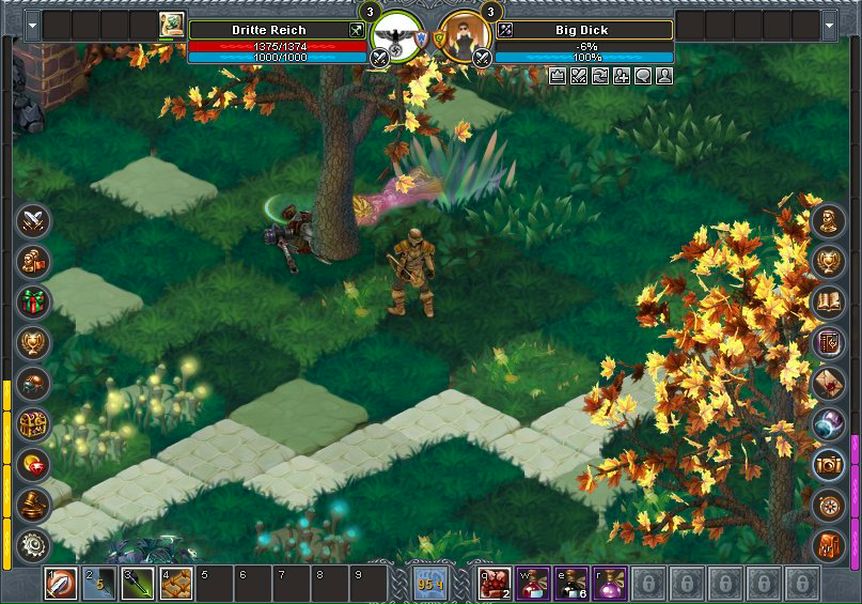This screenshot has width=862, height=604.
Task: Use the brick wall skill in slot 4
Action: click(177, 583)
